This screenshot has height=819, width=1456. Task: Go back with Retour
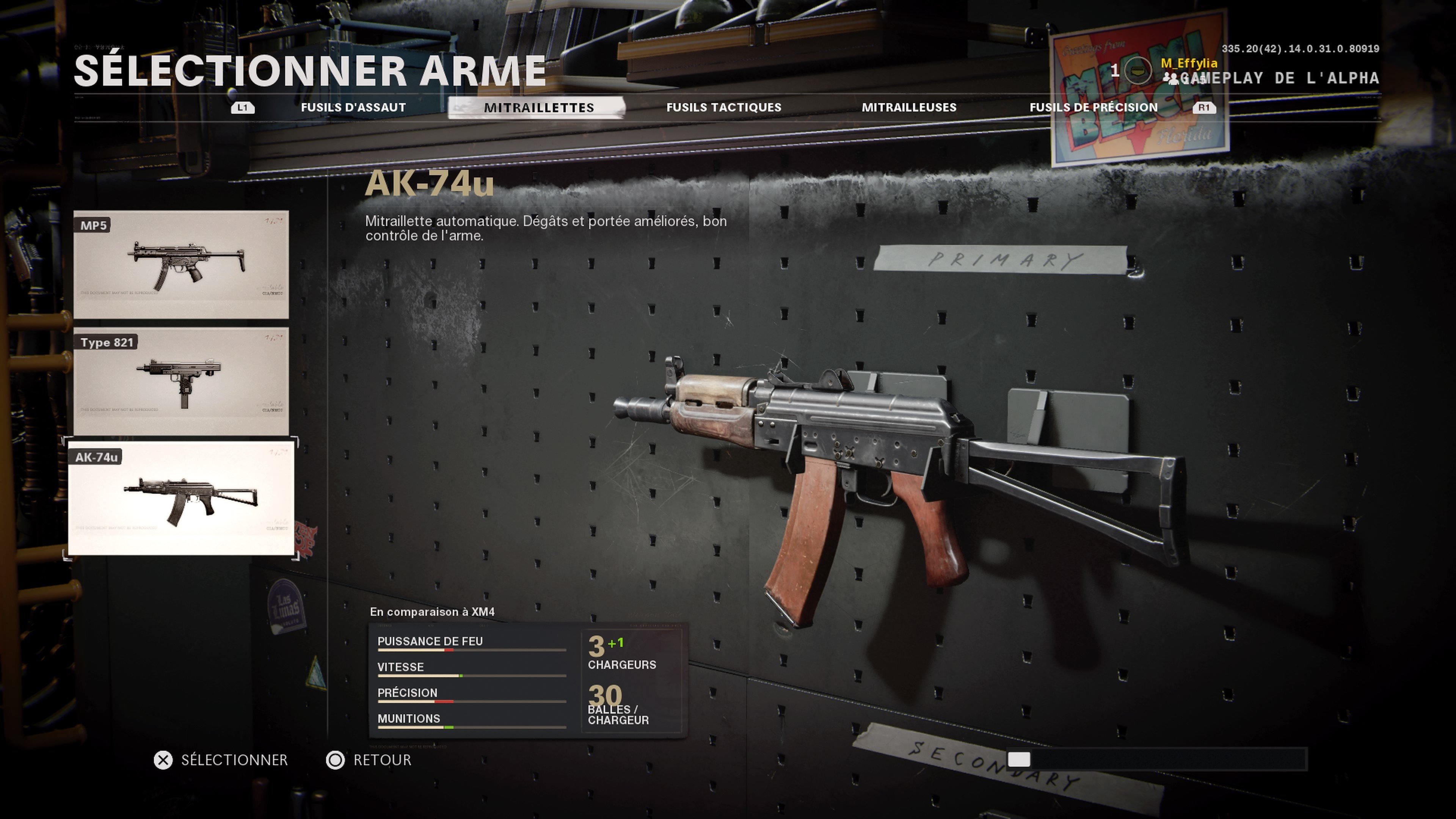(x=369, y=760)
